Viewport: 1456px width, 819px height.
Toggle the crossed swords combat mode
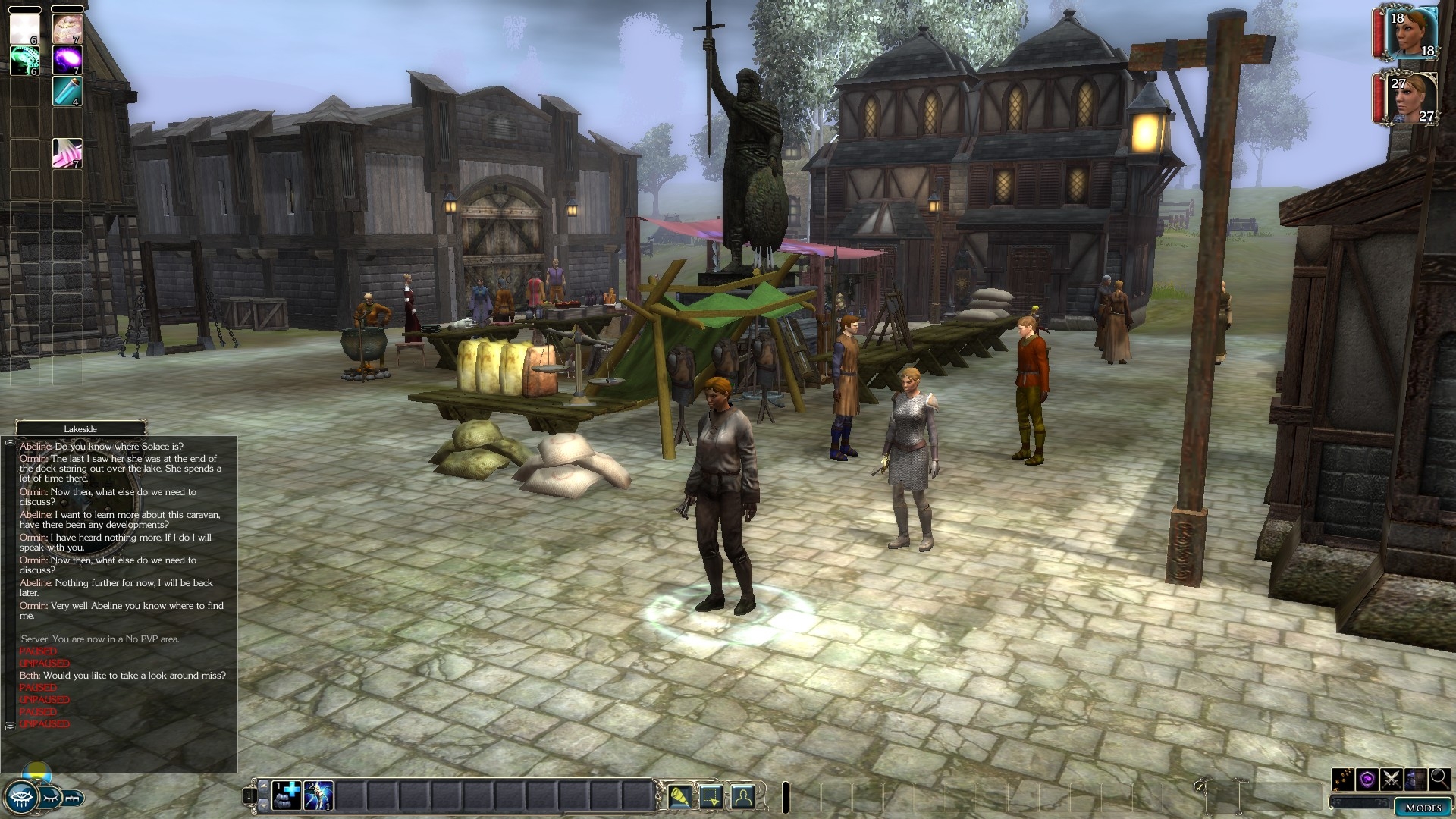1392,779
